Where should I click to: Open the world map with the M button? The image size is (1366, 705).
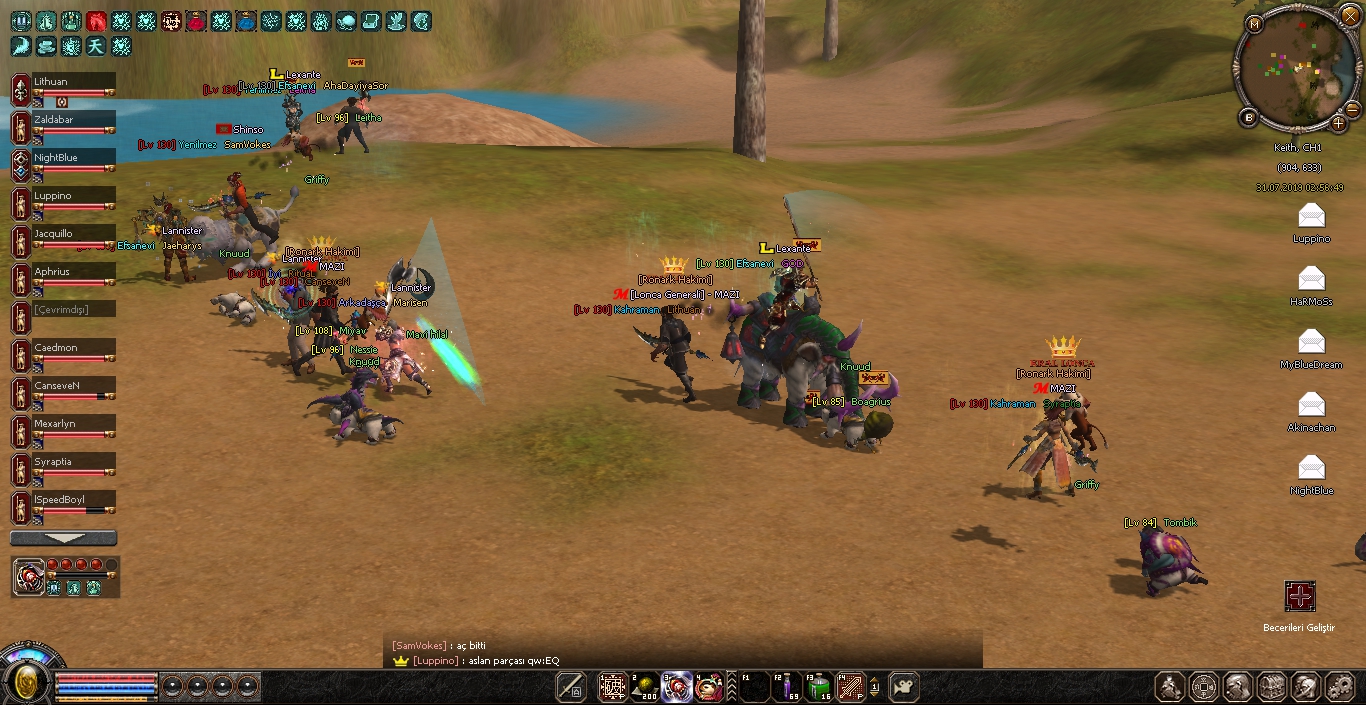pos(1255,22)
